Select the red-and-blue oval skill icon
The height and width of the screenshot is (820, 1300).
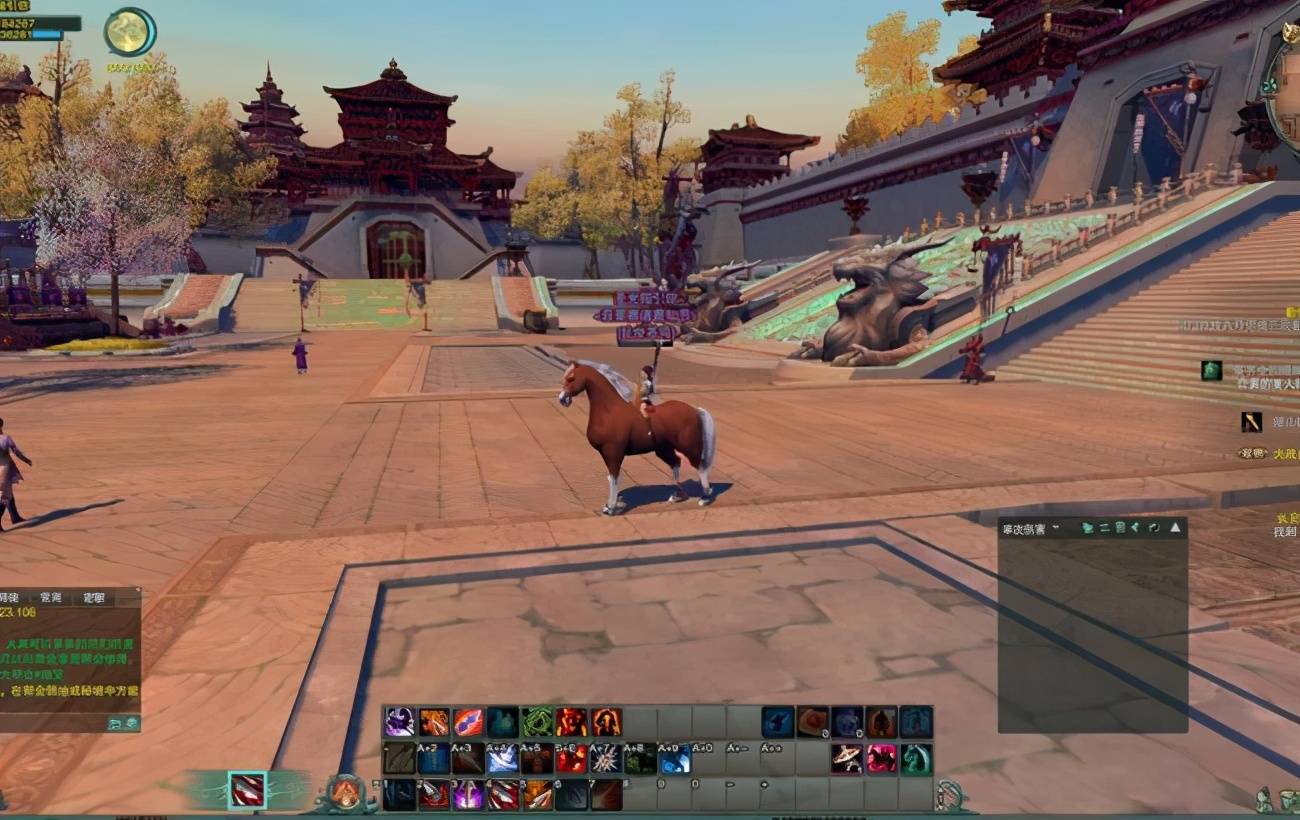(468, 721)
